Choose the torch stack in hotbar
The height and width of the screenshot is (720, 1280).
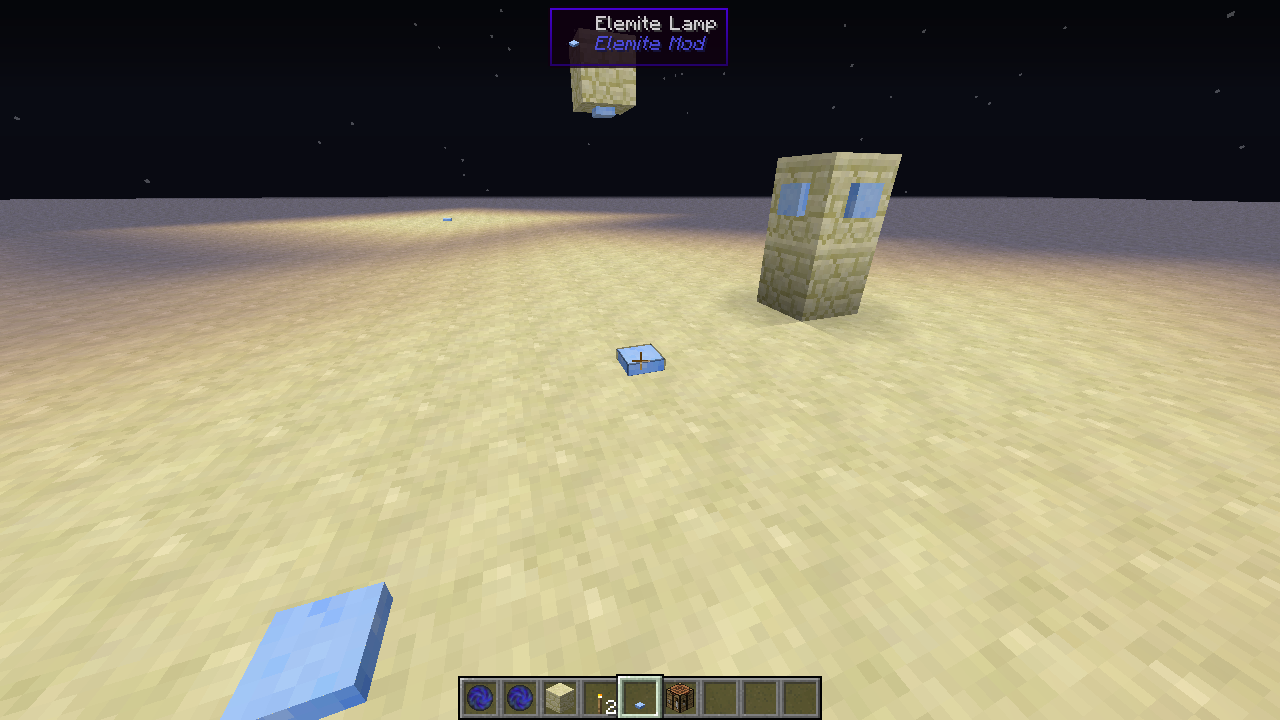[x=600, y=698]
